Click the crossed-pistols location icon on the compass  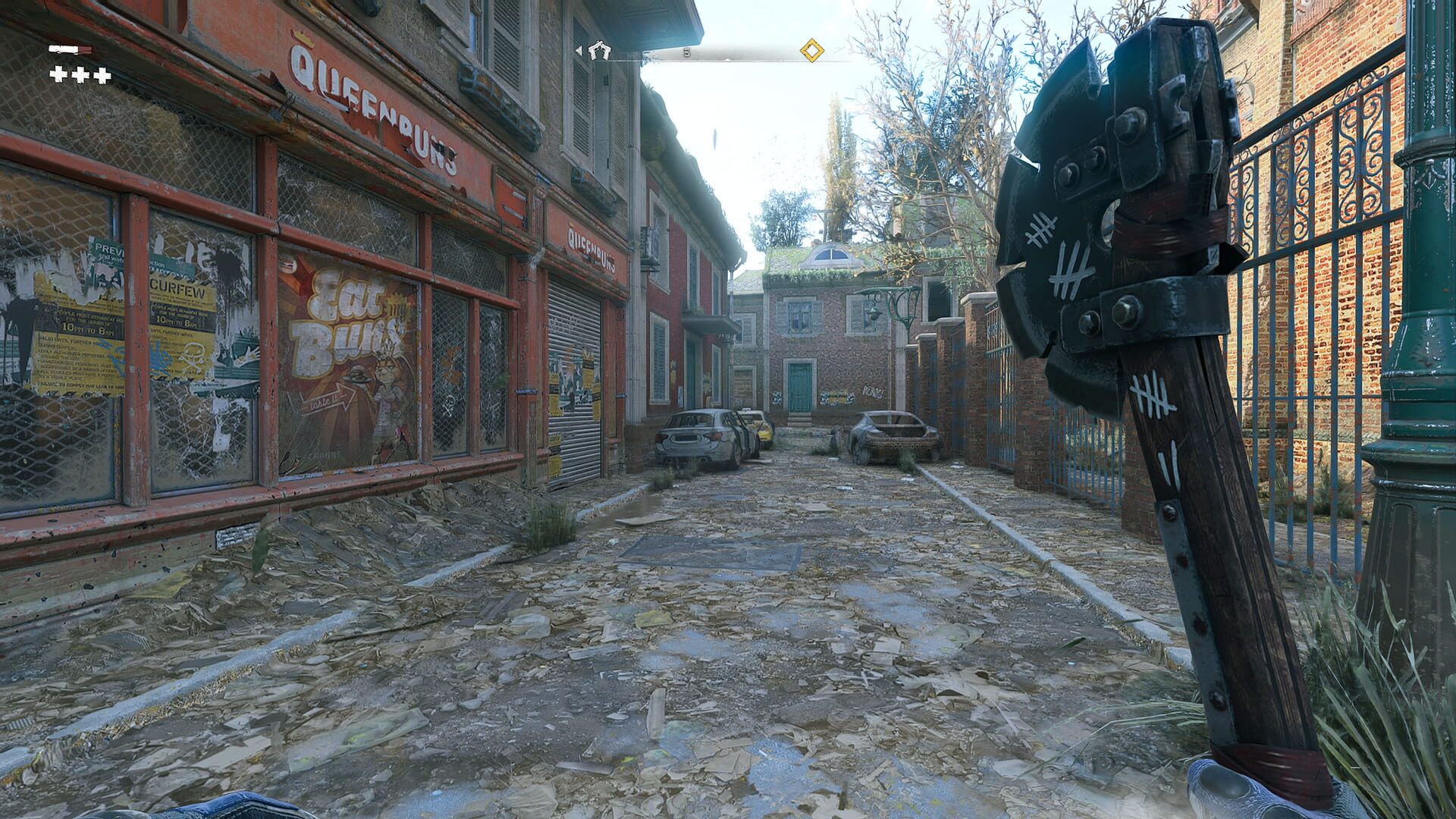601,52
